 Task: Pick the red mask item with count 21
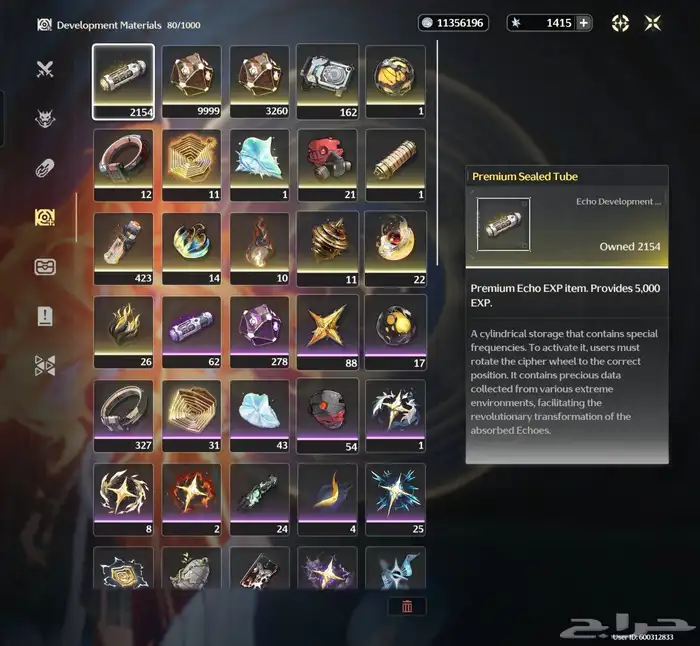pos(327,164)
